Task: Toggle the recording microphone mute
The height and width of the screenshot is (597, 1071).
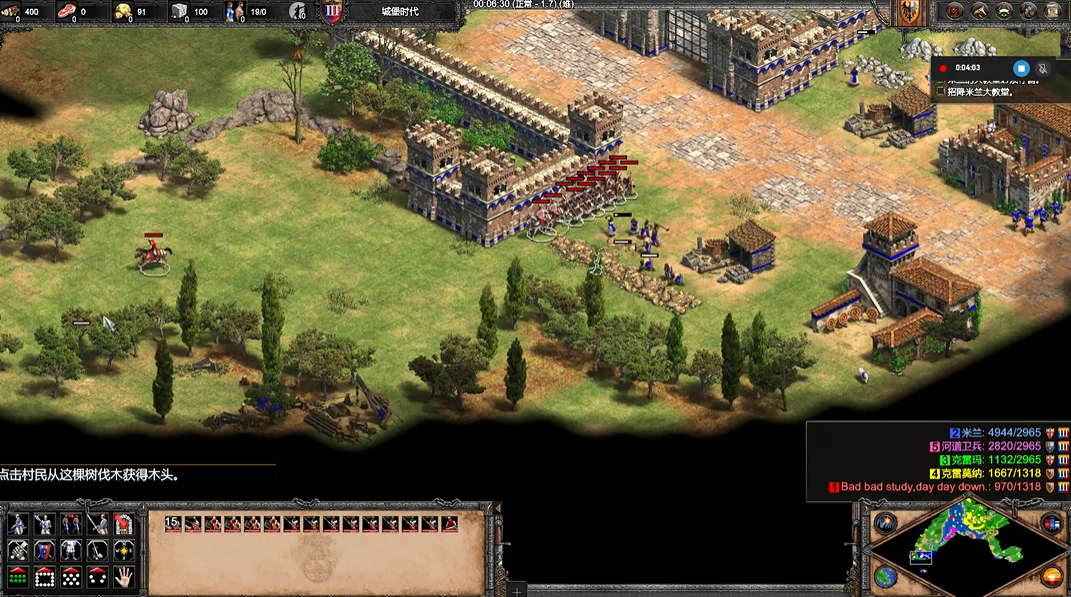Action: pos(1044,68)
